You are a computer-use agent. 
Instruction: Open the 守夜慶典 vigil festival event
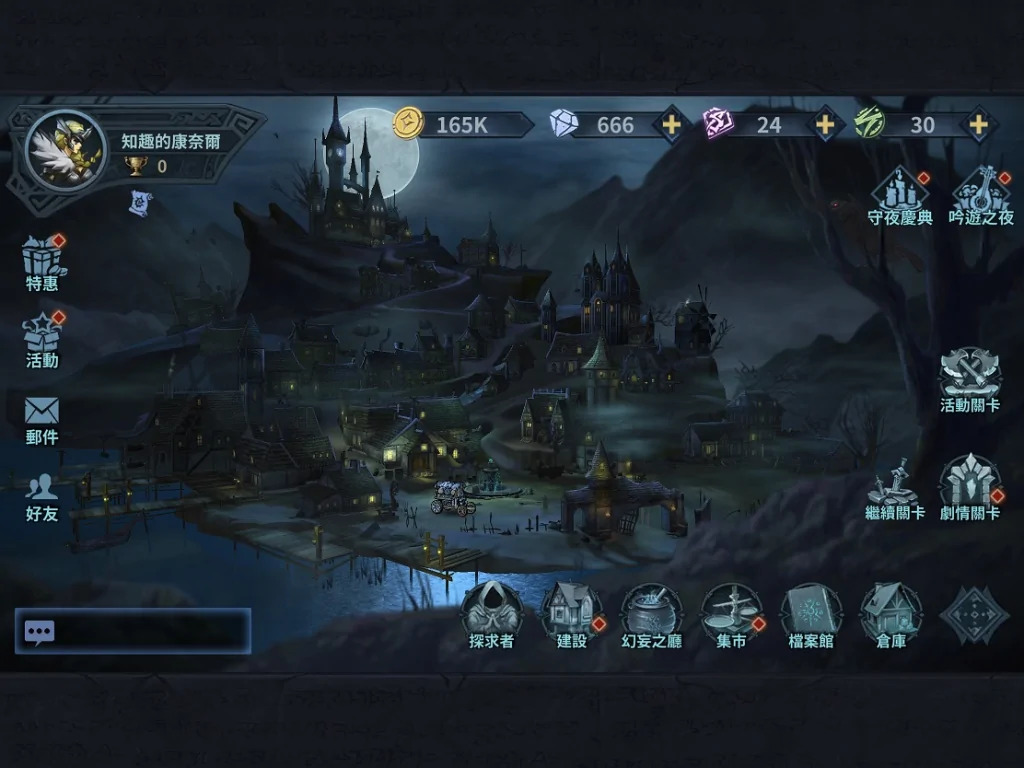pyautogui.click(x=899, y=194)
